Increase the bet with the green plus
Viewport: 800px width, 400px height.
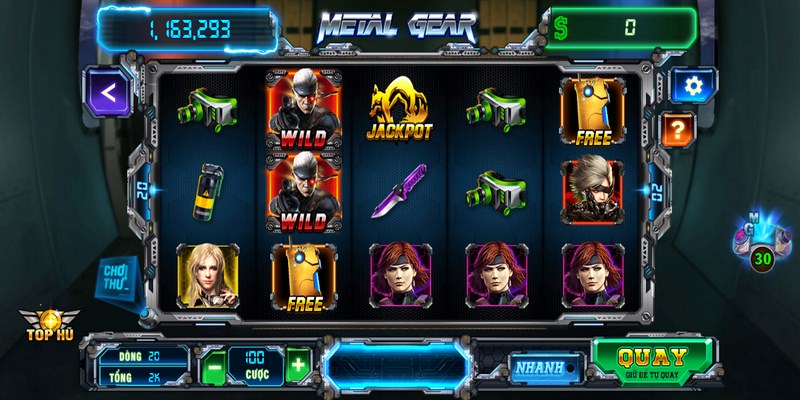298,365
